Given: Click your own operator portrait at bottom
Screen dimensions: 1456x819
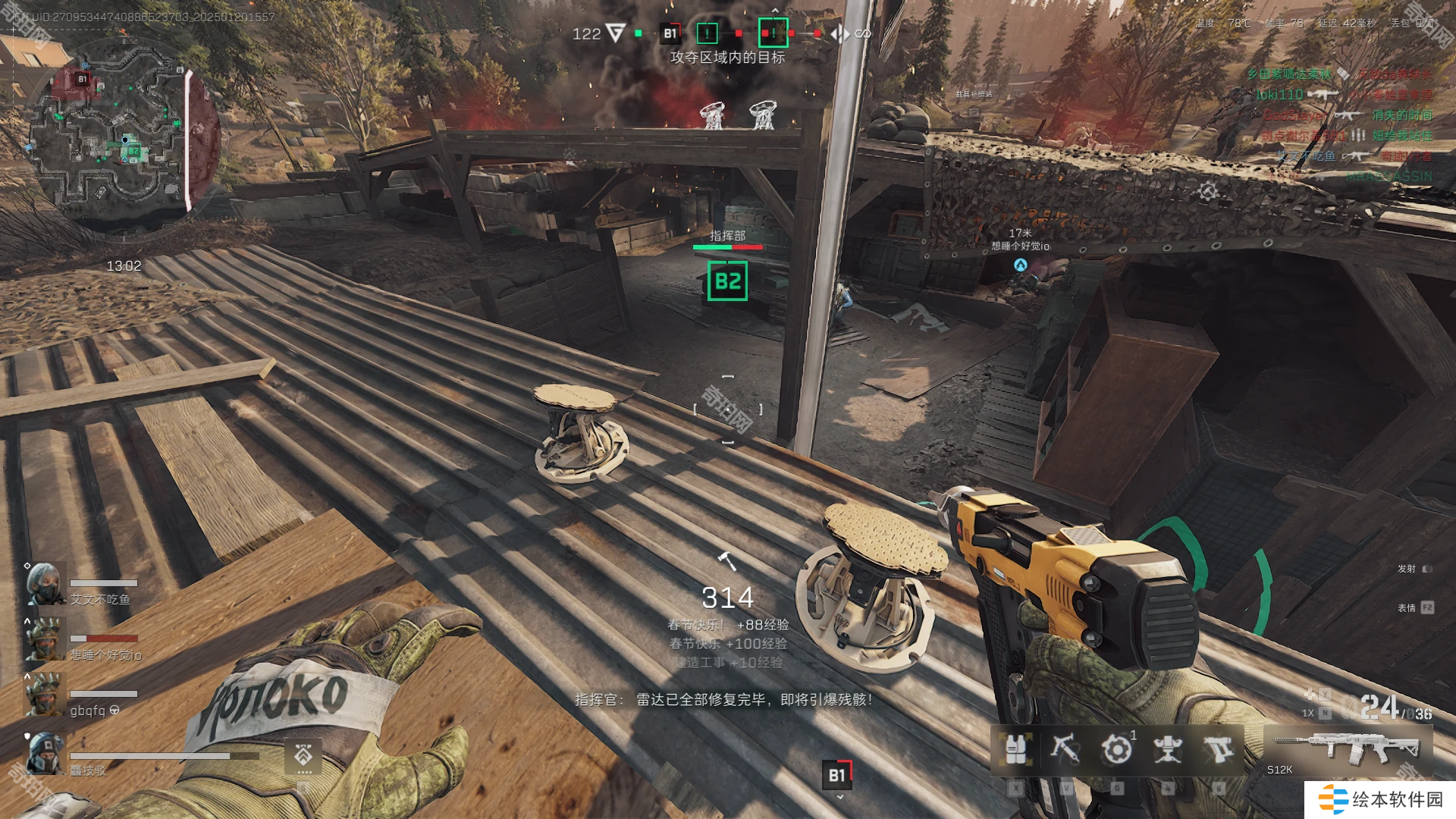Looking at the screenshot, I should [45, 754].
